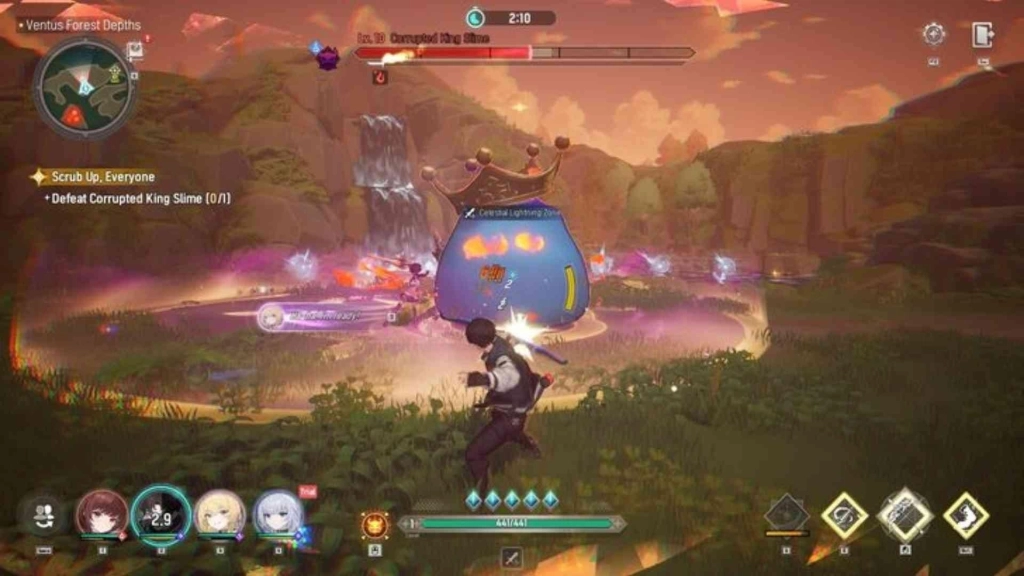Trigger the glowing ultimate skill diamond
The image size is (1024, 576).
coord(905,515)
